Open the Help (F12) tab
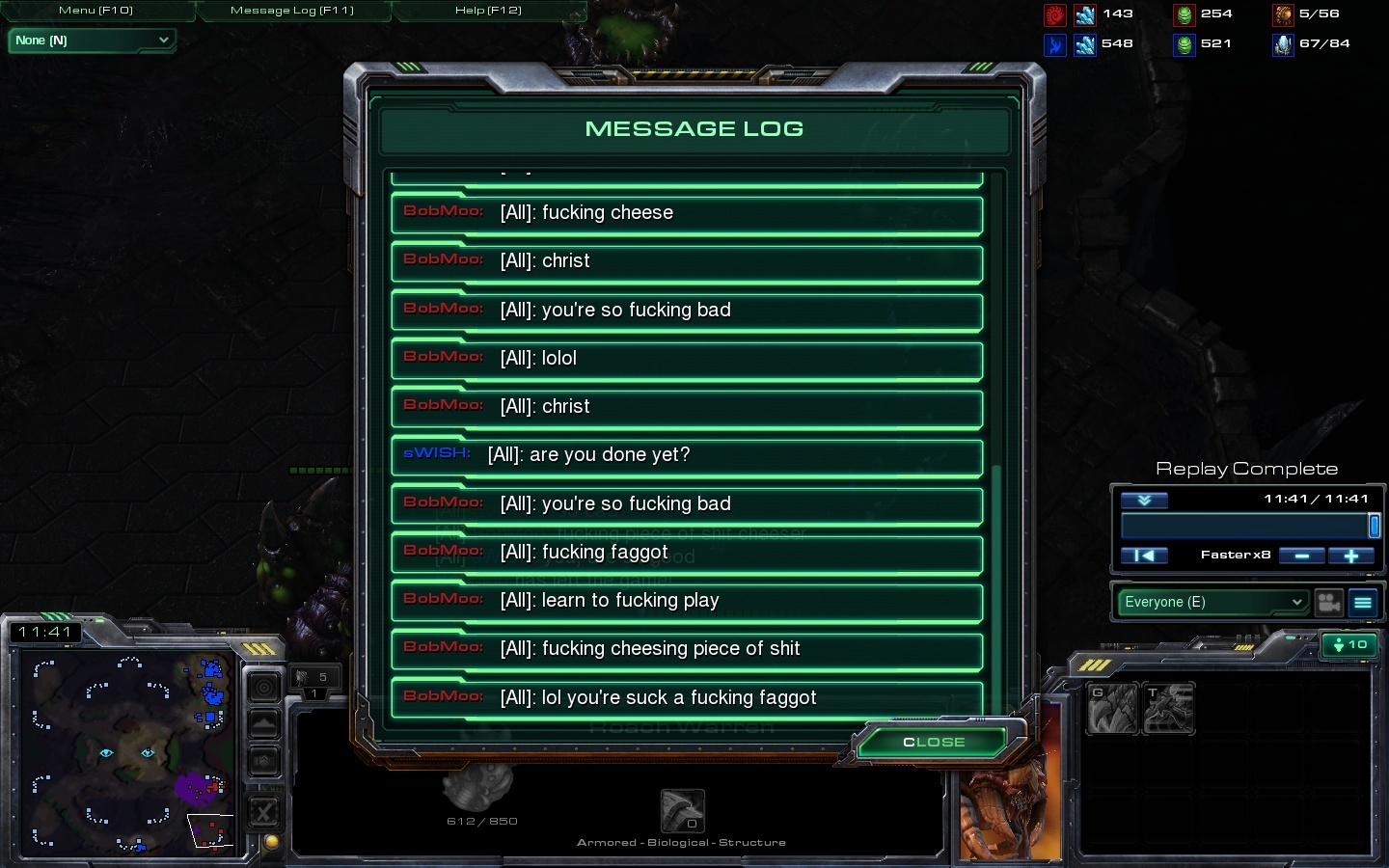 488,11
